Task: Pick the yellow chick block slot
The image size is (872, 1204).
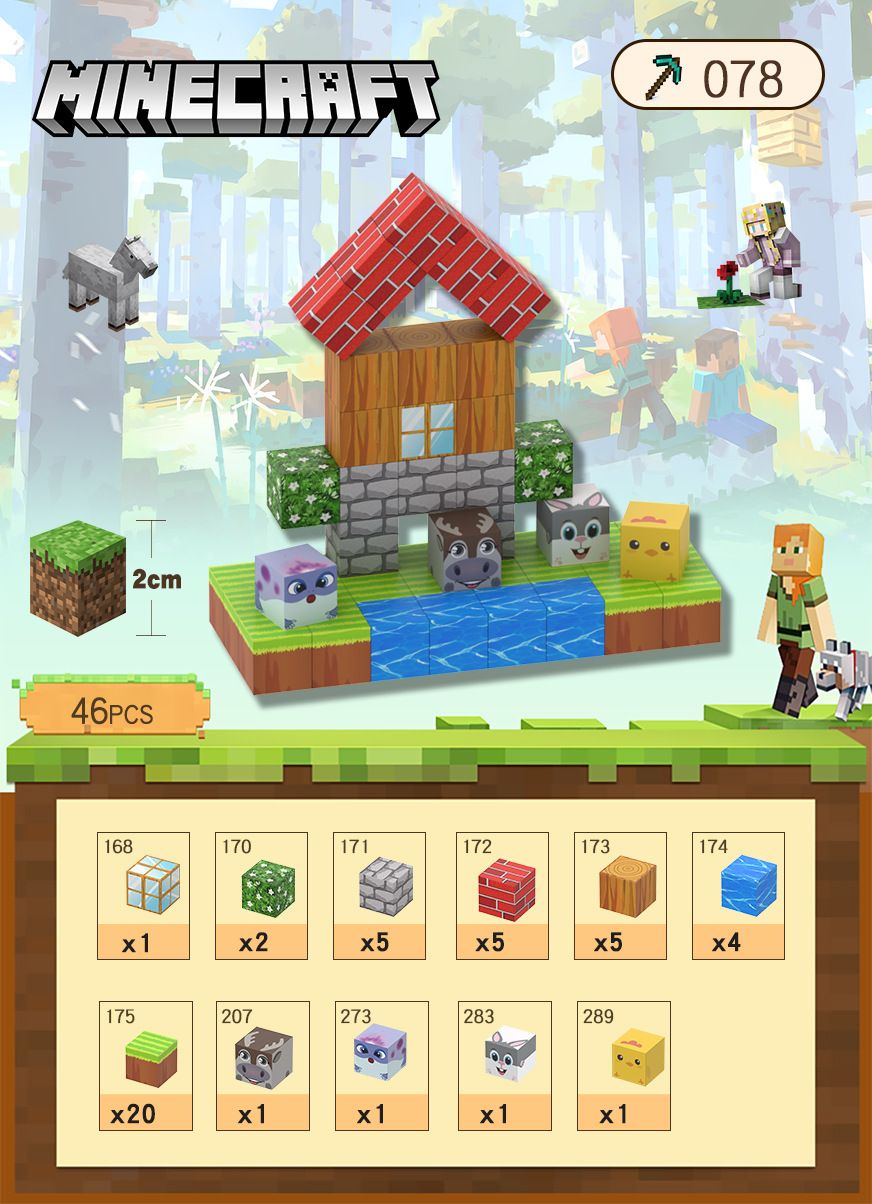Action: tap(624, 1065)
